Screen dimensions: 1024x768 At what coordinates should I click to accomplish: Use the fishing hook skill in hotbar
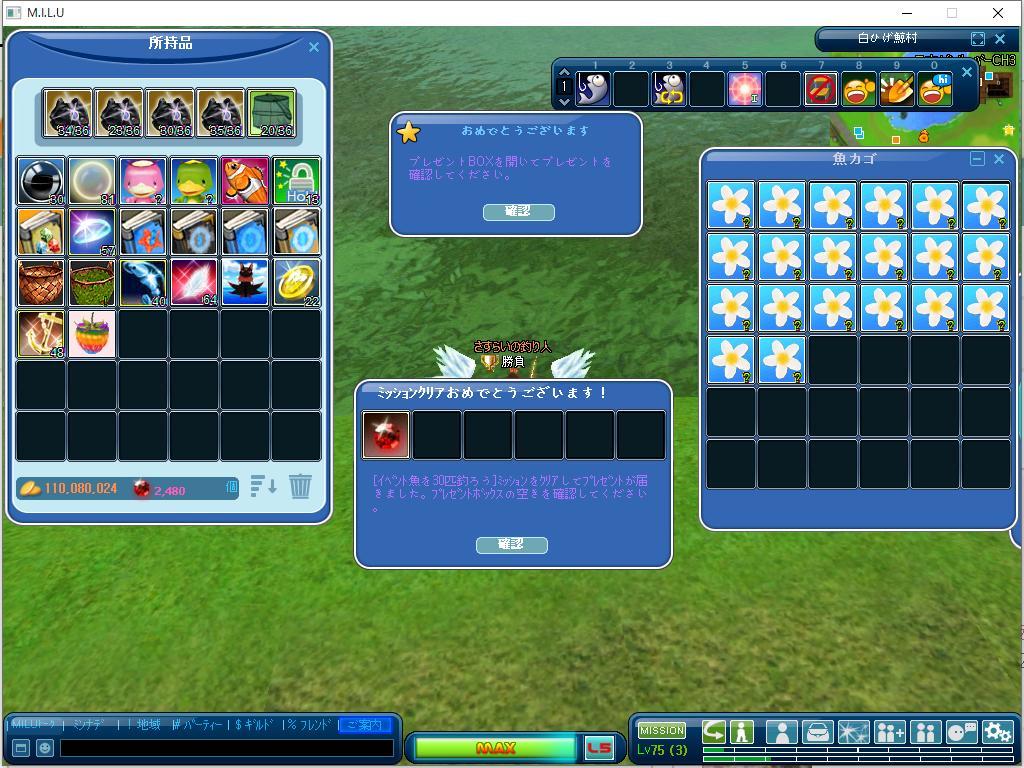669,90
